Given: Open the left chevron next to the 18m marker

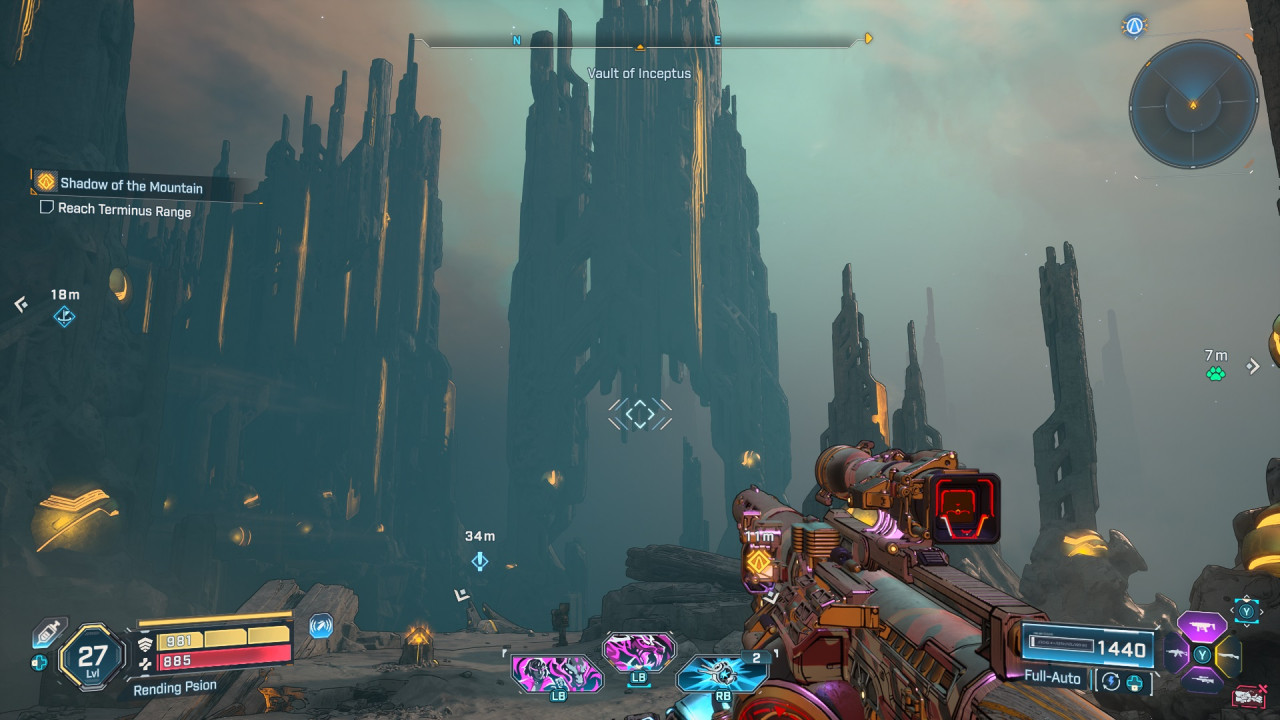Looking at the screenshot, I should pos(20,305).
